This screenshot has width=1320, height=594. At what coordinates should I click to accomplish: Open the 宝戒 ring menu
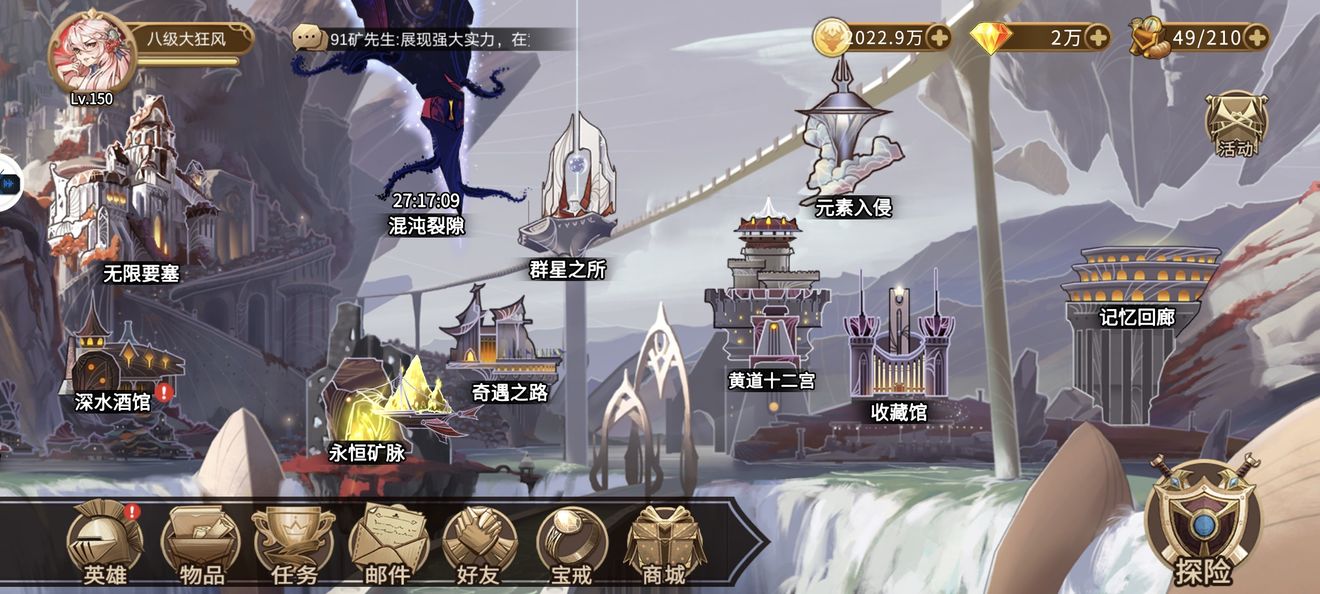coord(572,545)
